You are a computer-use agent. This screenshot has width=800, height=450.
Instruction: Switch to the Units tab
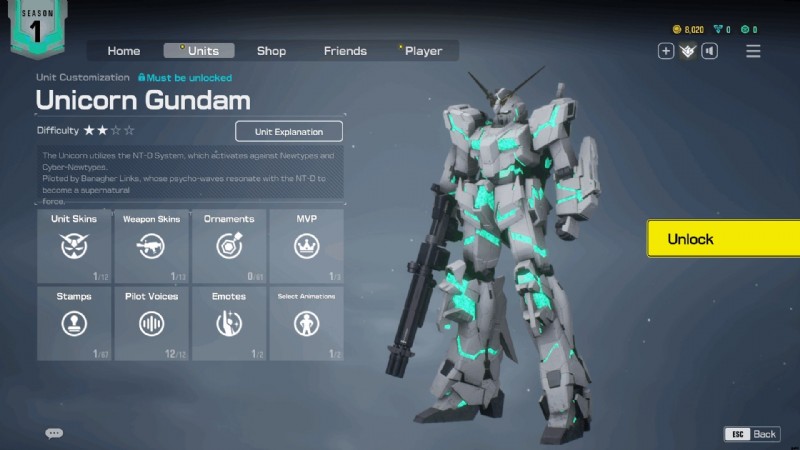199,51
